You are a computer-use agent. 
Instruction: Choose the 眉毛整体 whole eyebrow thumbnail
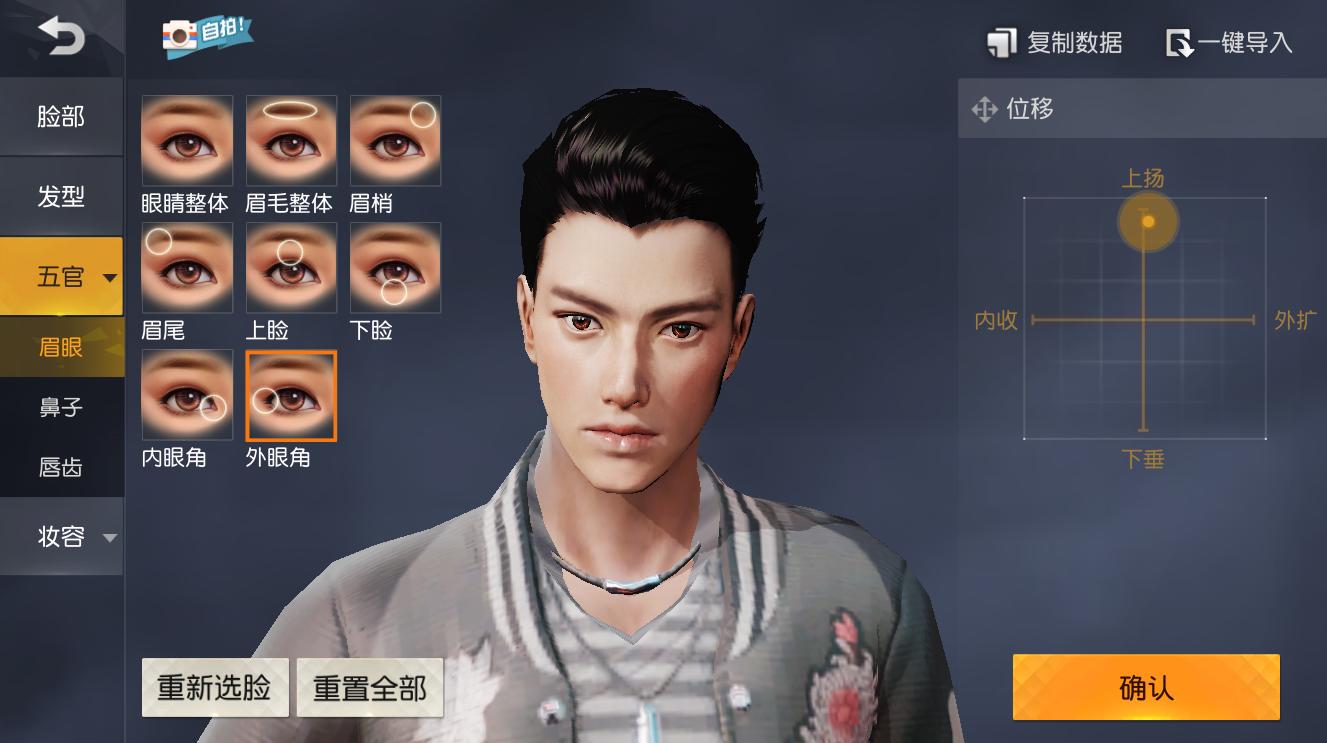[x=291, y=141]
